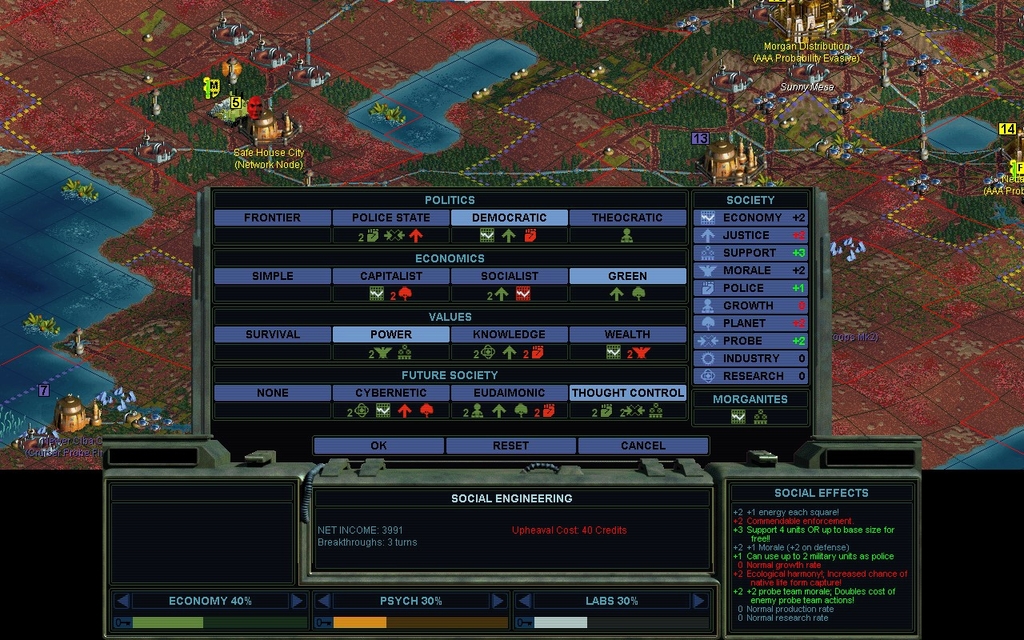Cancel the social engineering dialog
Image resolution: width=1024 pixels, height=640 pixels.
pos(642,445)
